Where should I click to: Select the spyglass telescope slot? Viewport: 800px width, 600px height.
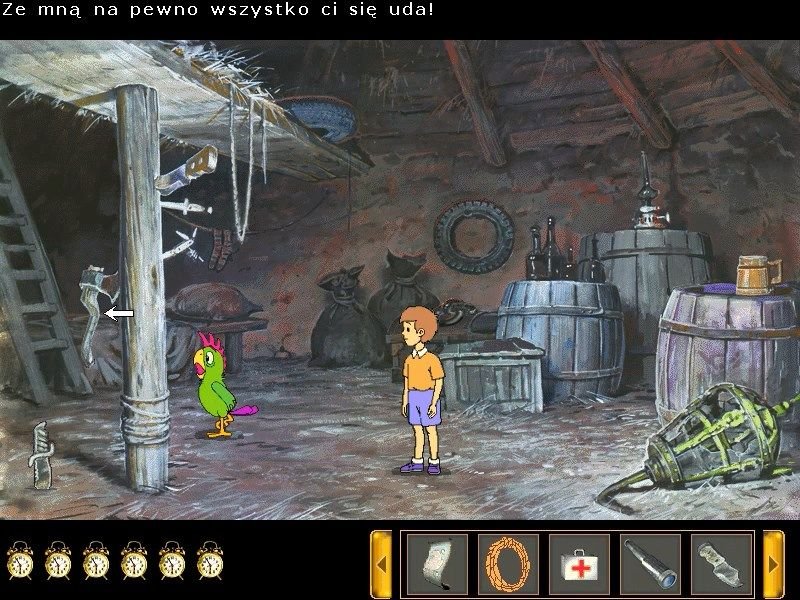(x=650, y=564)
